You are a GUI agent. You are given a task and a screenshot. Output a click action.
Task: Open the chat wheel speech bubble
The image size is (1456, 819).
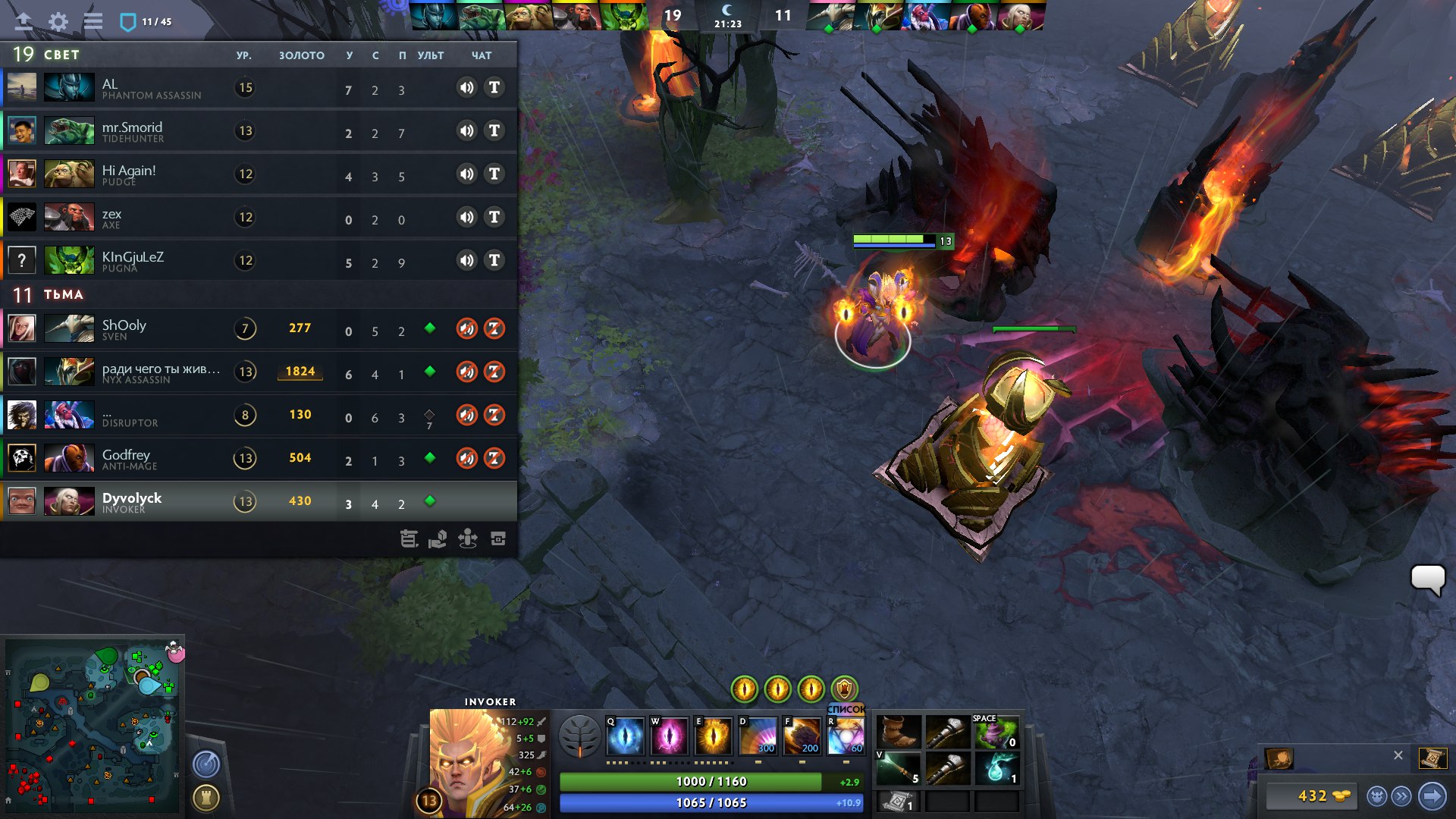click(1427, 580)
